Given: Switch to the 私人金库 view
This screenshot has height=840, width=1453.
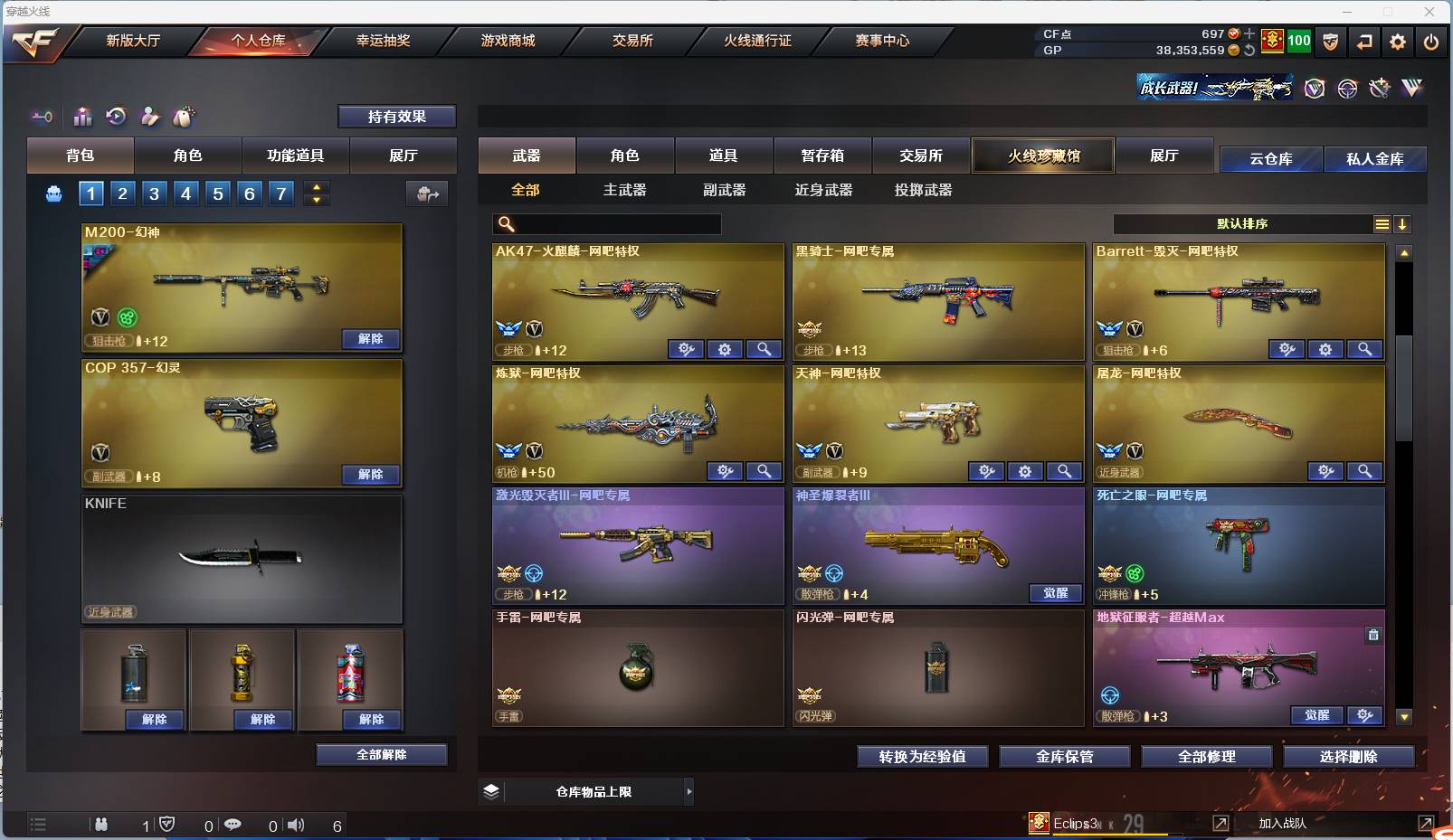Looking at the screenshot, I should click(1376, 158).
